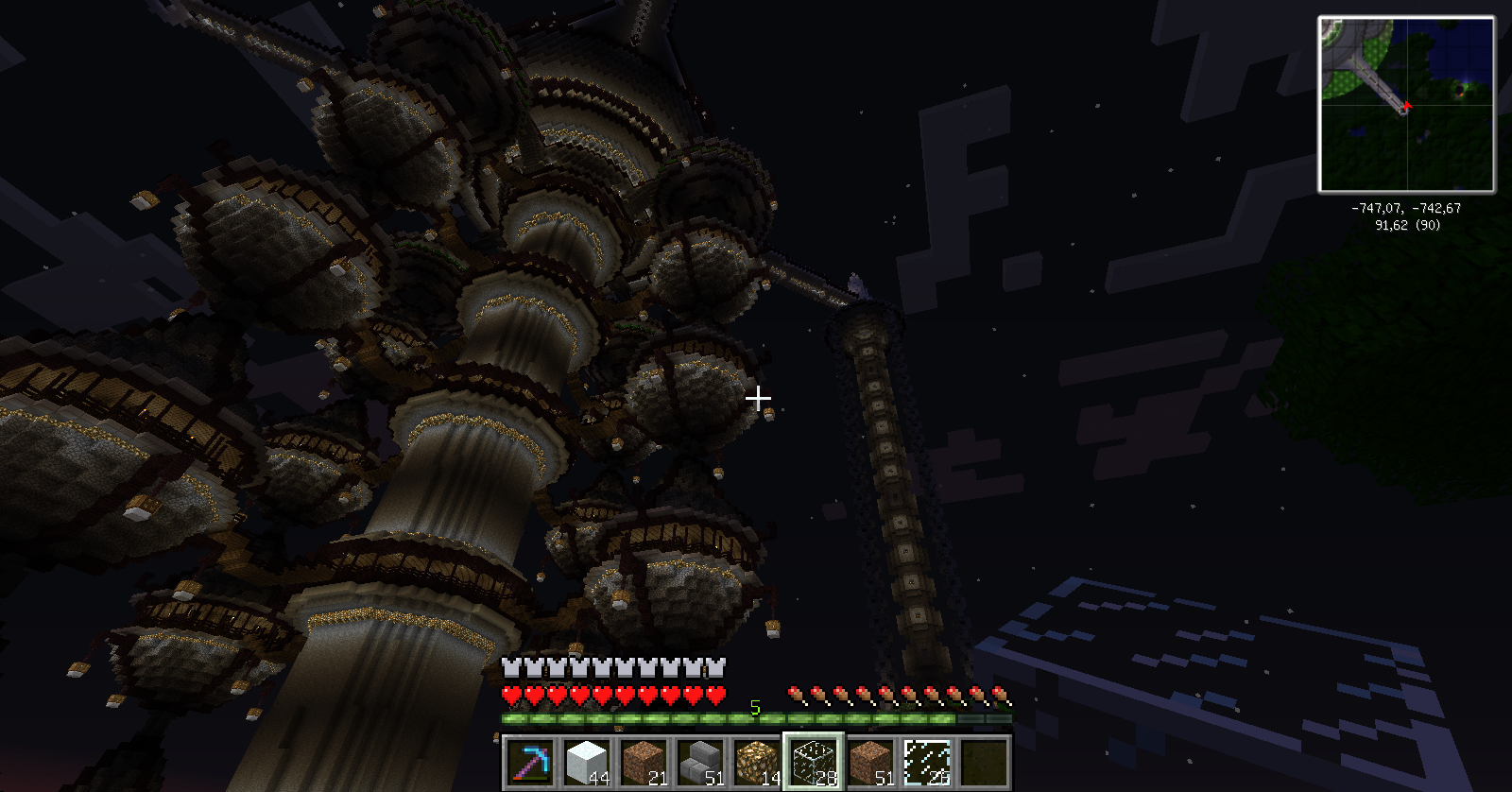Select the highlighted glass block slot

coord(813,762)
